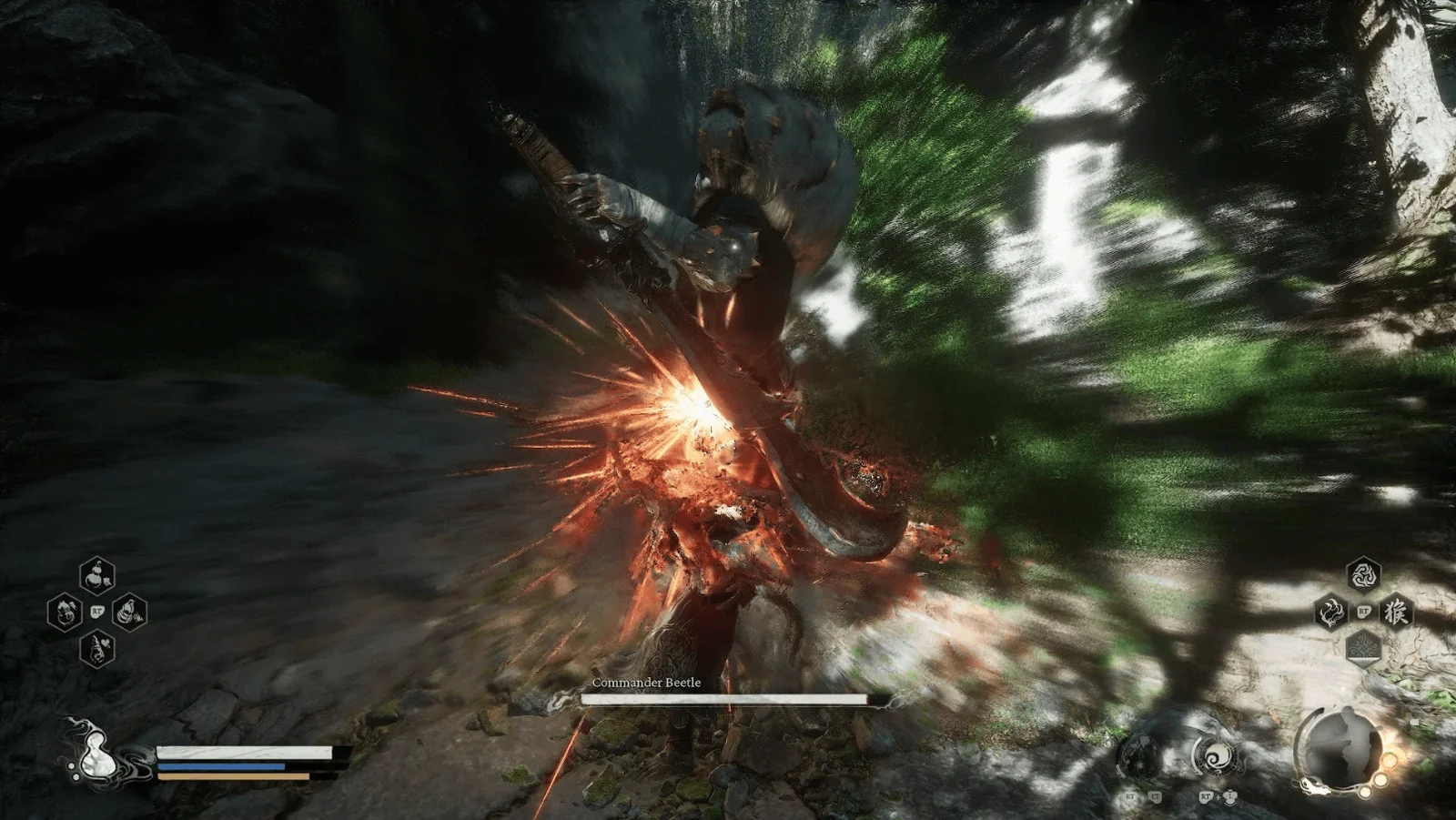Use the bottom vial with heart slot

(x=96, y=648)
